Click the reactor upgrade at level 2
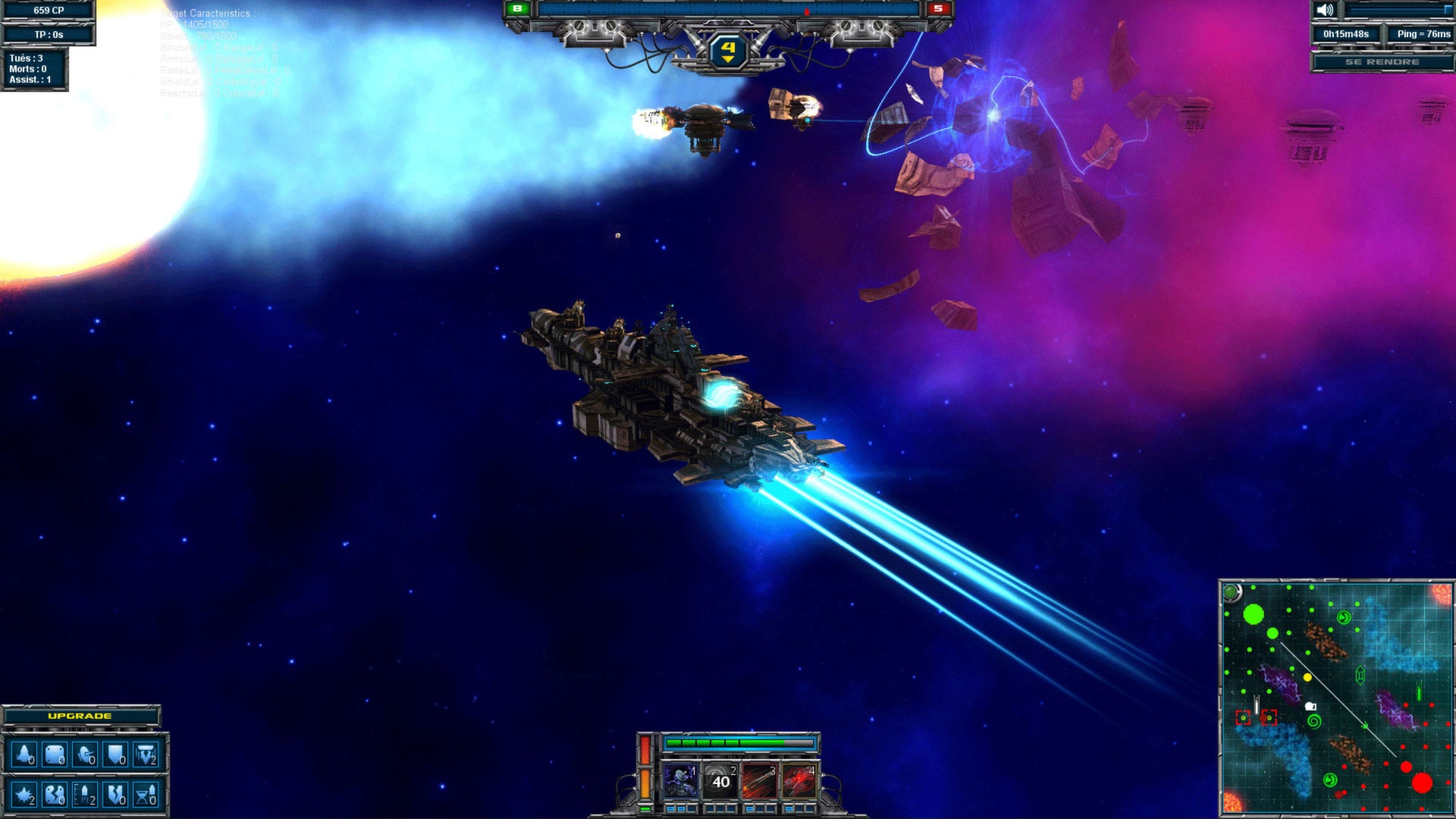This screenshot has height=819, width=1456. pos(145,755)
